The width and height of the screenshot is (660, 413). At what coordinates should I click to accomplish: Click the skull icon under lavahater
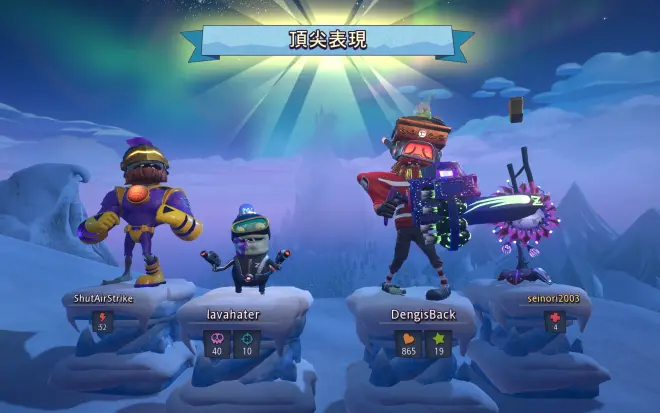pos(215,339)
